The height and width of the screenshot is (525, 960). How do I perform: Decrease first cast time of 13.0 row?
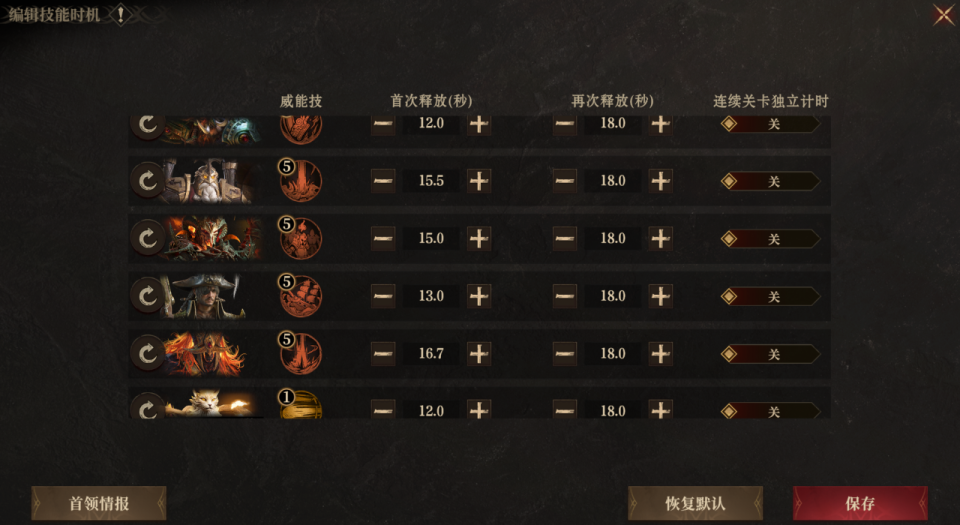[383, 296]
